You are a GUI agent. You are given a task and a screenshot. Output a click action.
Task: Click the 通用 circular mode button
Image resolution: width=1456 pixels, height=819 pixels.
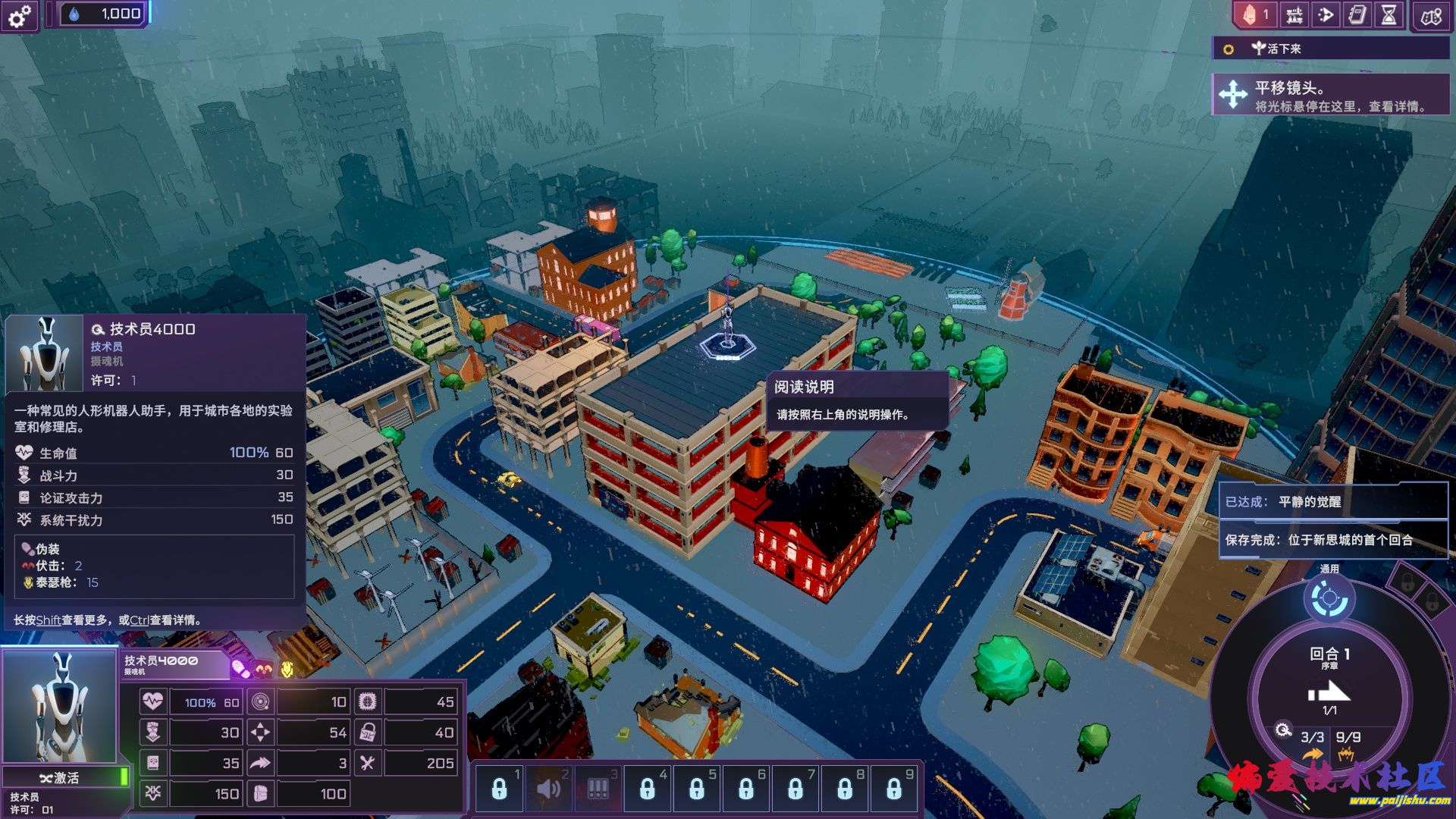[1329, 599]
